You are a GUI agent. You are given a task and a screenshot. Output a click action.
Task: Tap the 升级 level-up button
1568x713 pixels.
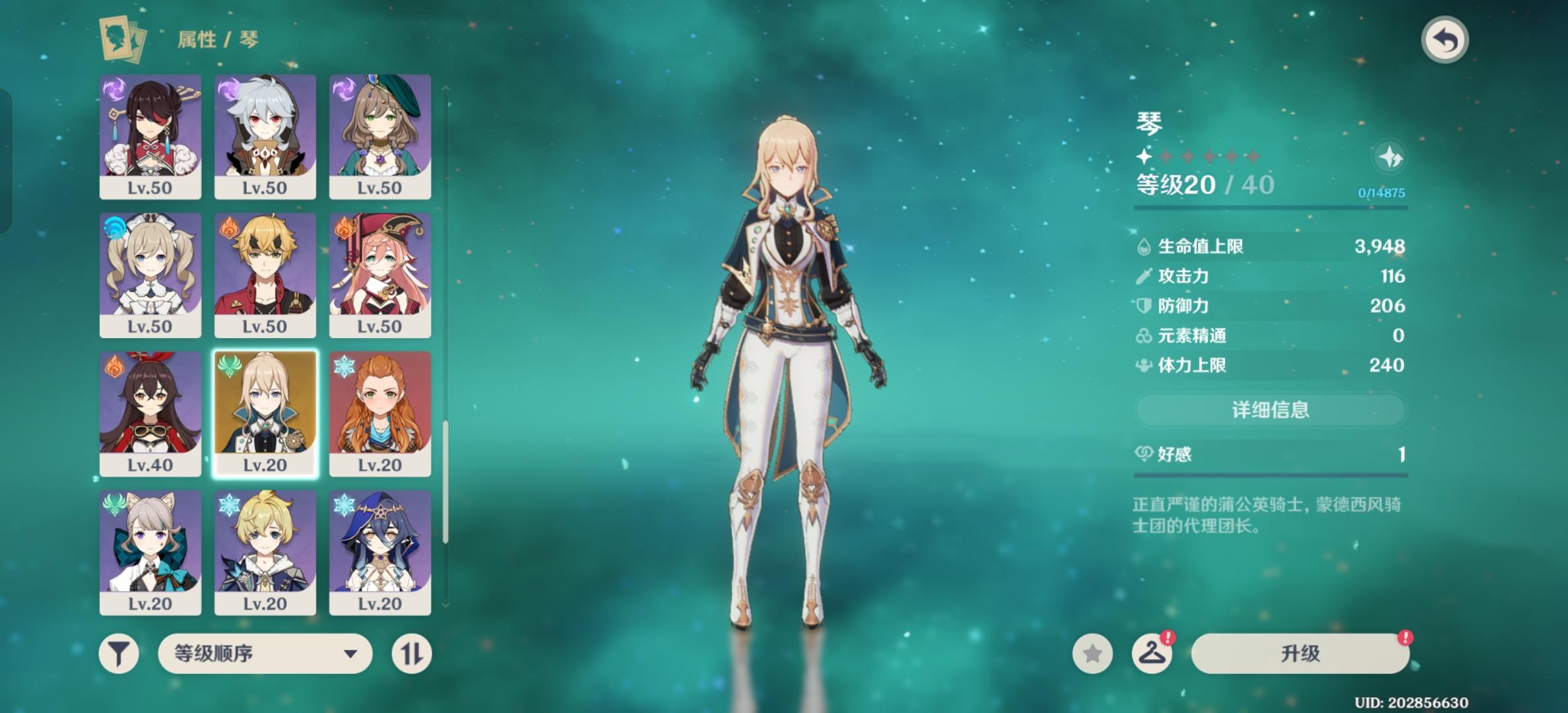[x=1300, y=654]
